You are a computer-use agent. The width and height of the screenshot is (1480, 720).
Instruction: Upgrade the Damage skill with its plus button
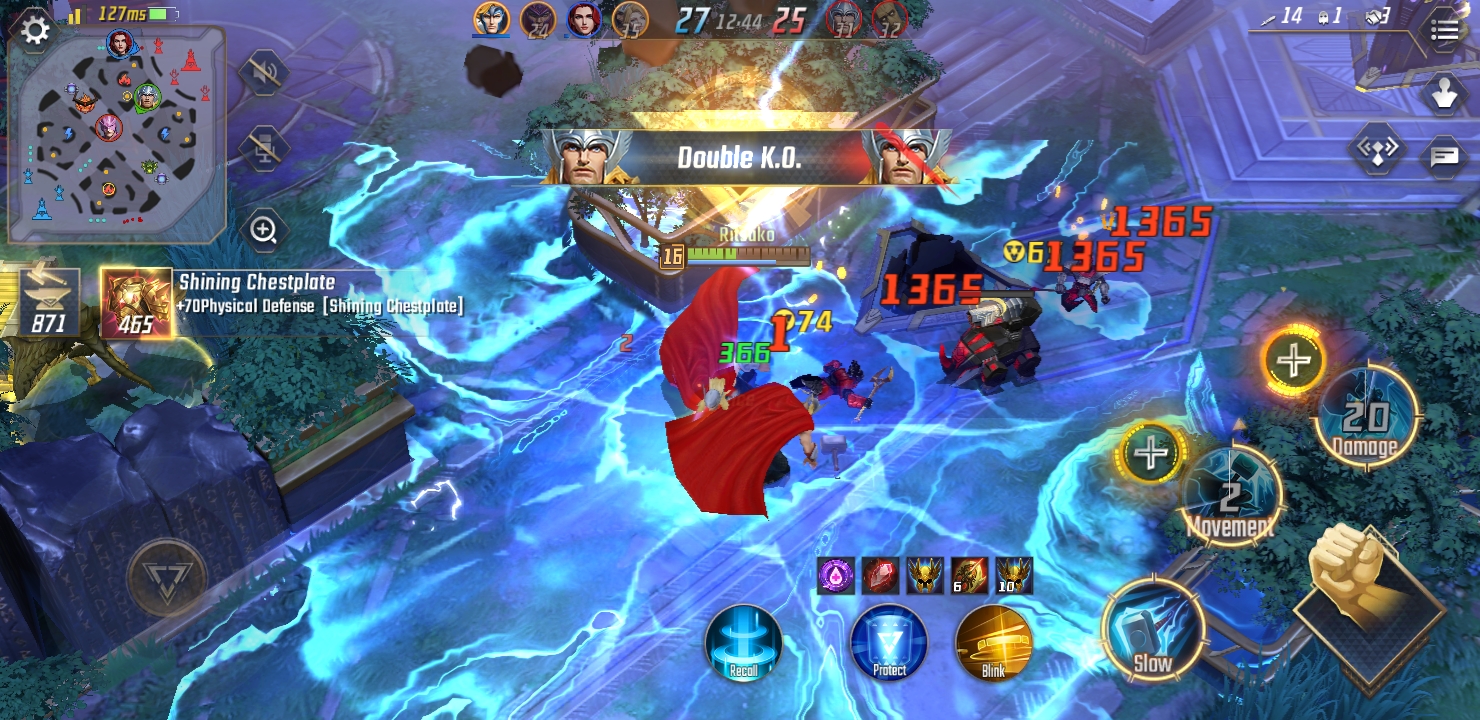[x=1293, y=360]
